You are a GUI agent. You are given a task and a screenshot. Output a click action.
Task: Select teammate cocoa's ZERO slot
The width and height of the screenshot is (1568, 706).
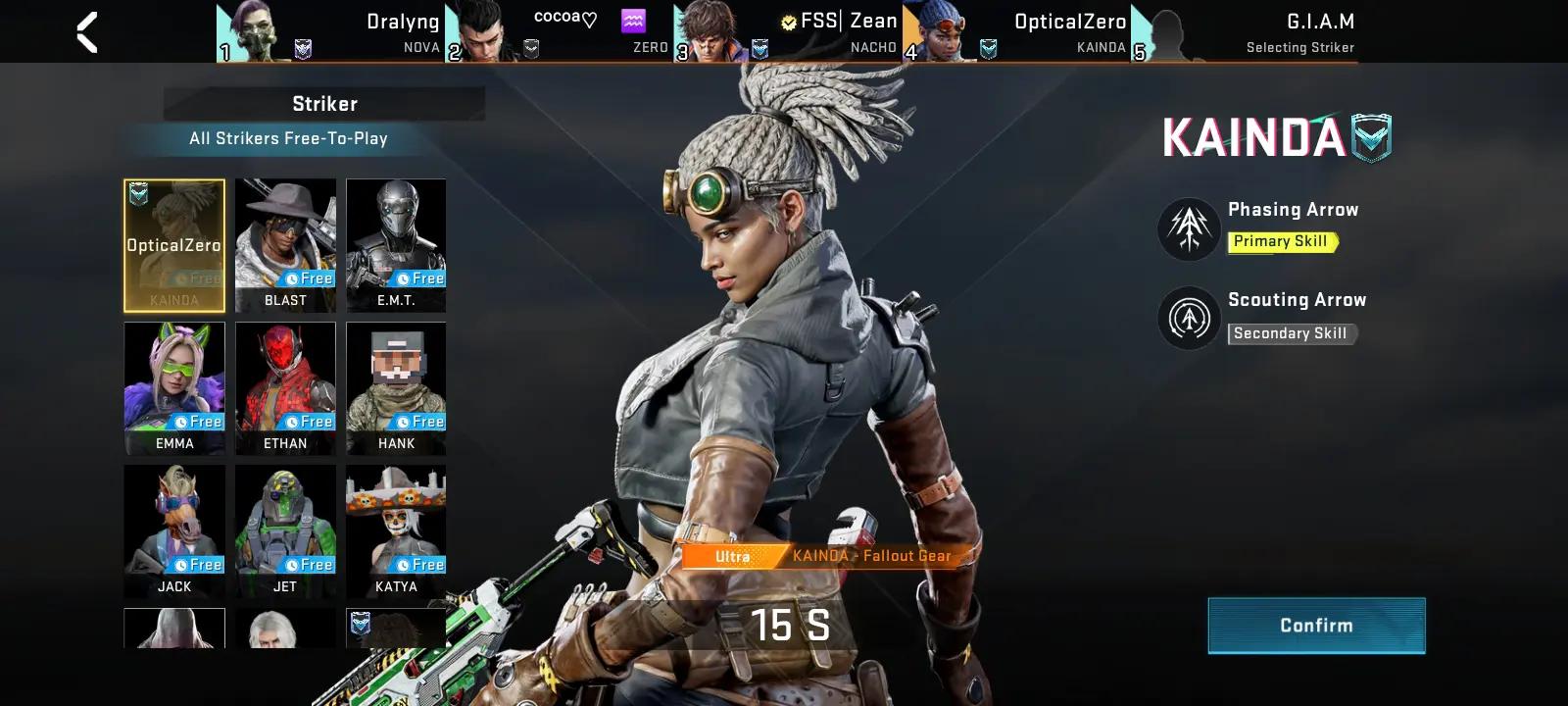[x=559, y=32]
